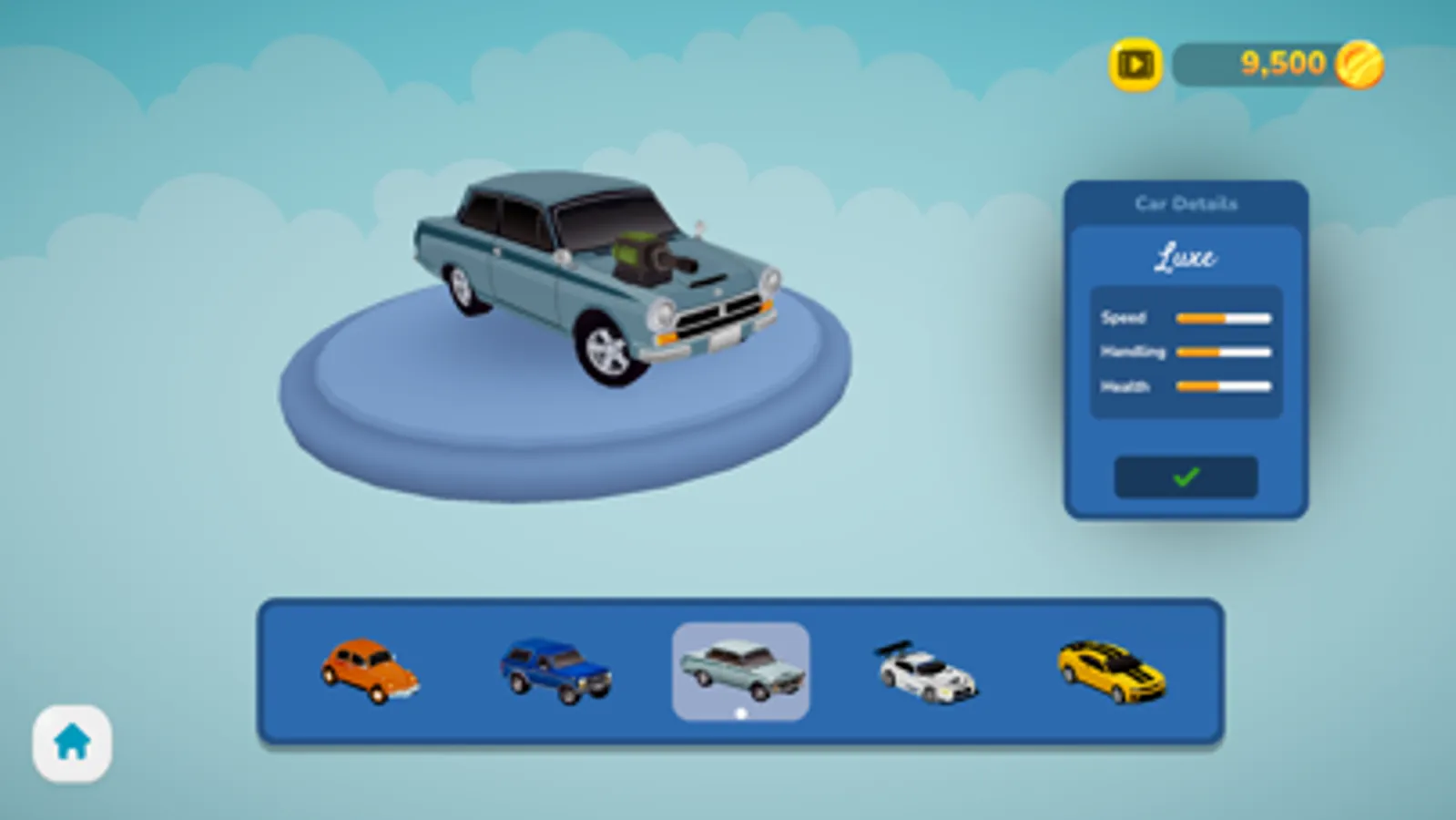
Task: Click the gun turret on the car hood
Action: coord(647,255)
